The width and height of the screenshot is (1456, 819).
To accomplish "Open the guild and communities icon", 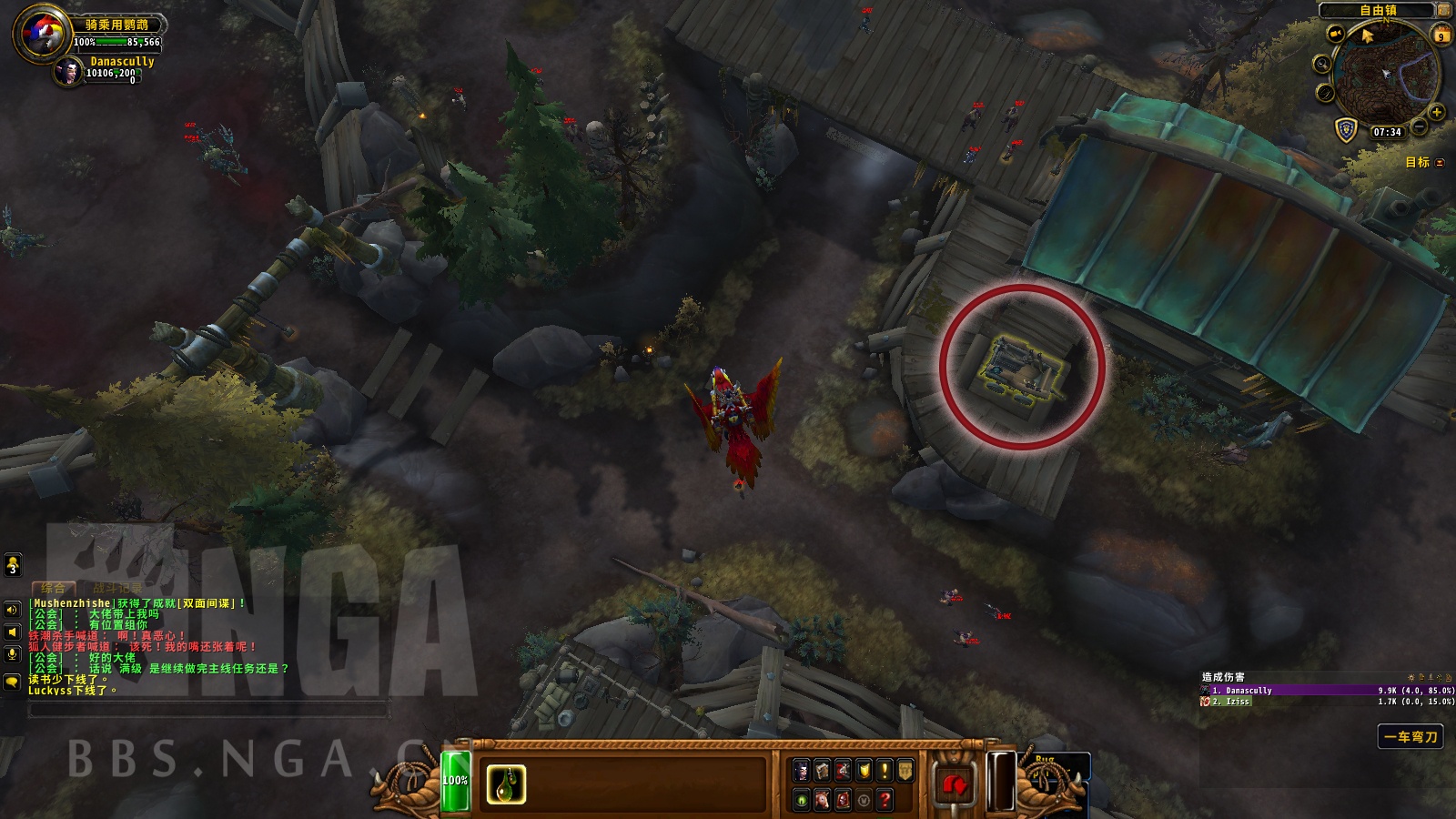I will (905, 771).
